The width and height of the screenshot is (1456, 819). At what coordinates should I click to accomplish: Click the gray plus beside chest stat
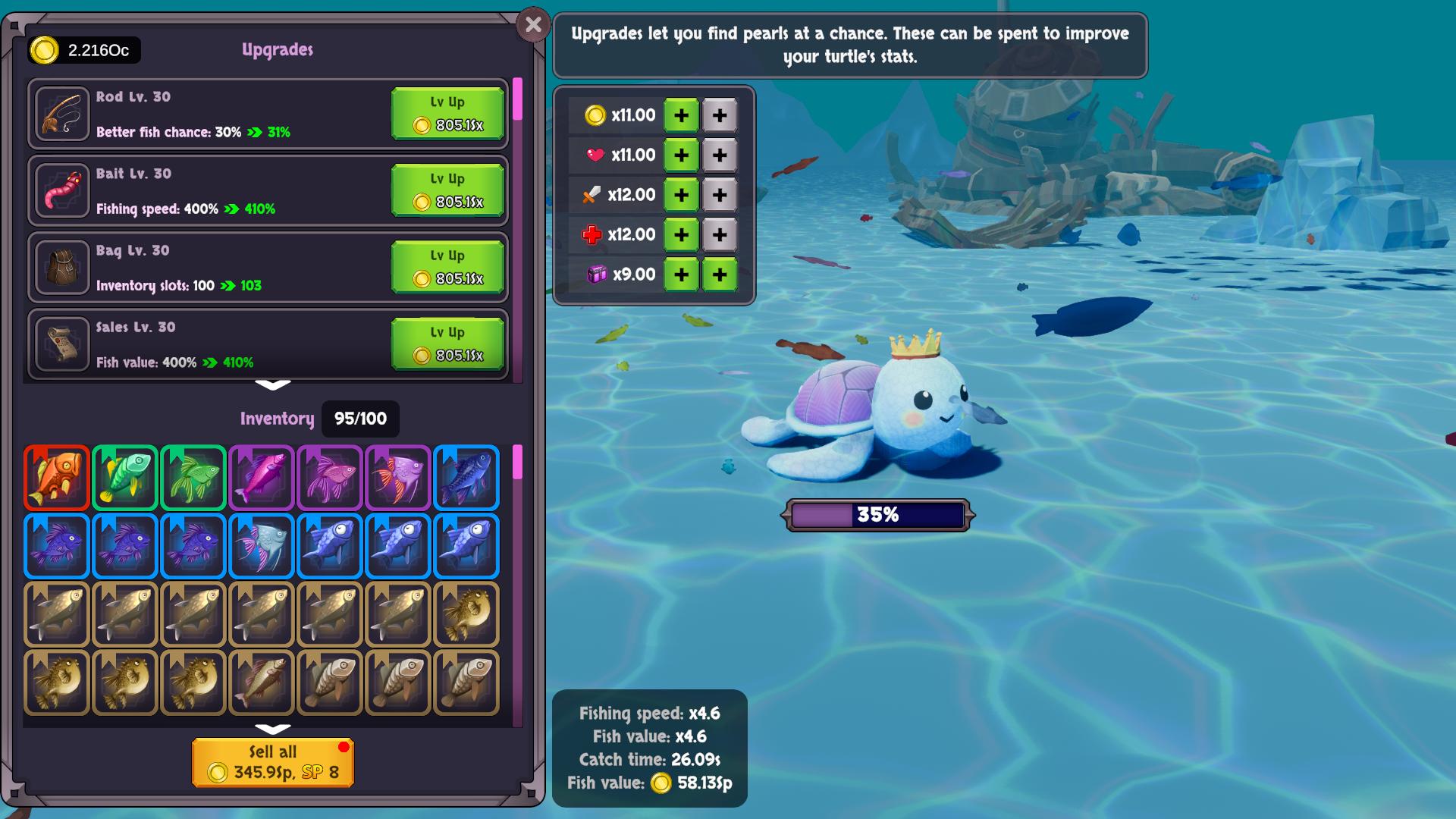coord(720,274)
